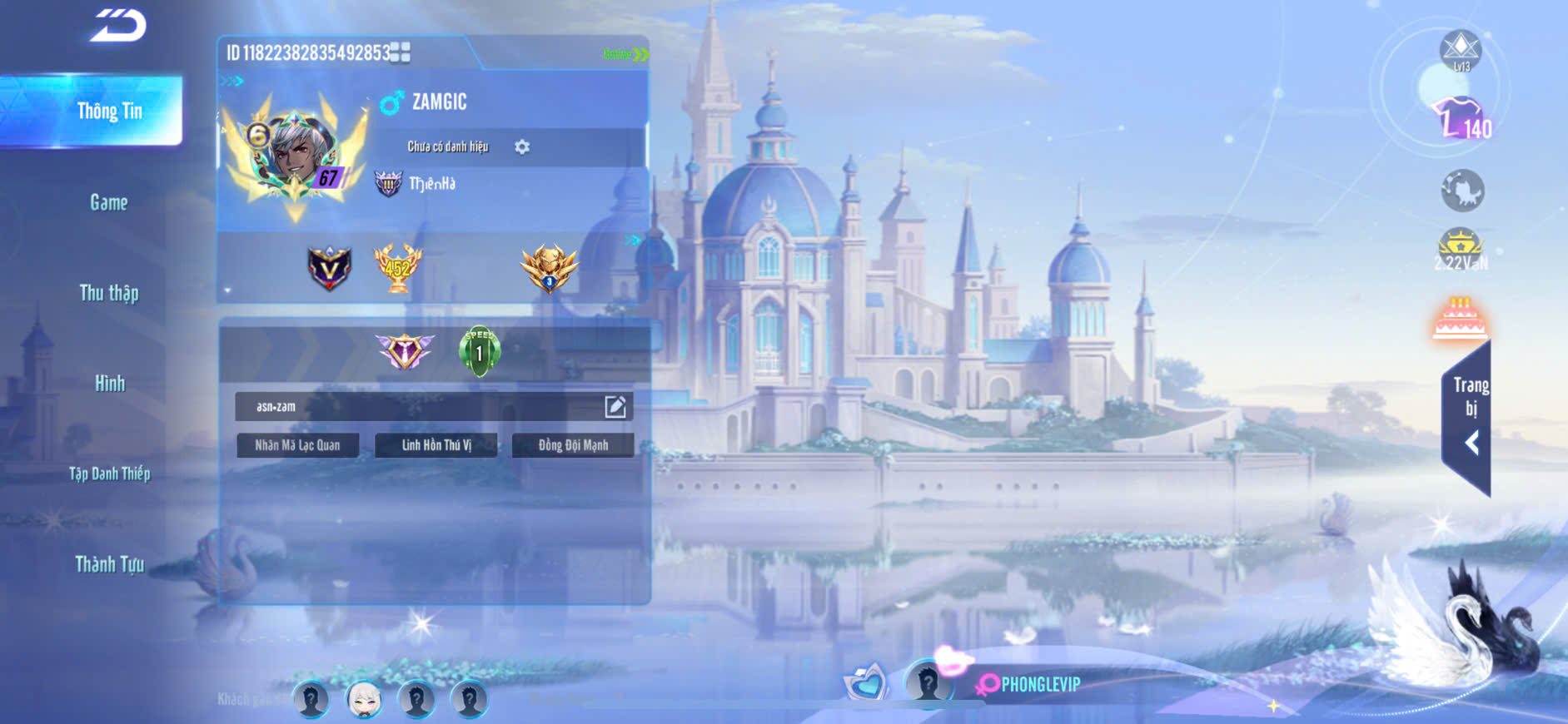Switch to the Thu thập tab
The image size is (1568, 724).
click(x=109, y=293)
